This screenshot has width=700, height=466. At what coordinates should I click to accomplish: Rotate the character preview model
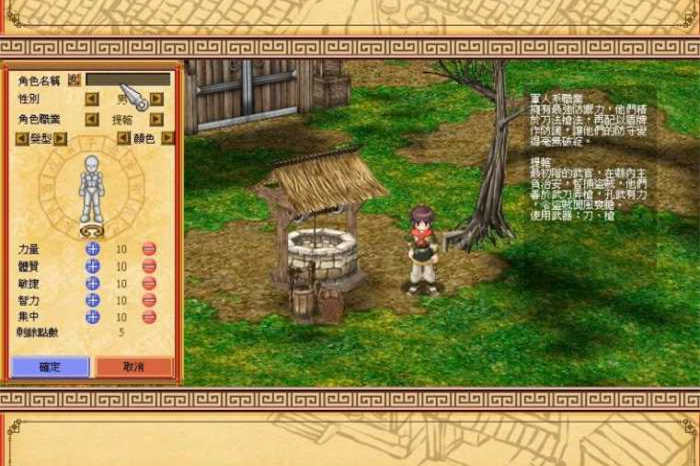point(91,231)
